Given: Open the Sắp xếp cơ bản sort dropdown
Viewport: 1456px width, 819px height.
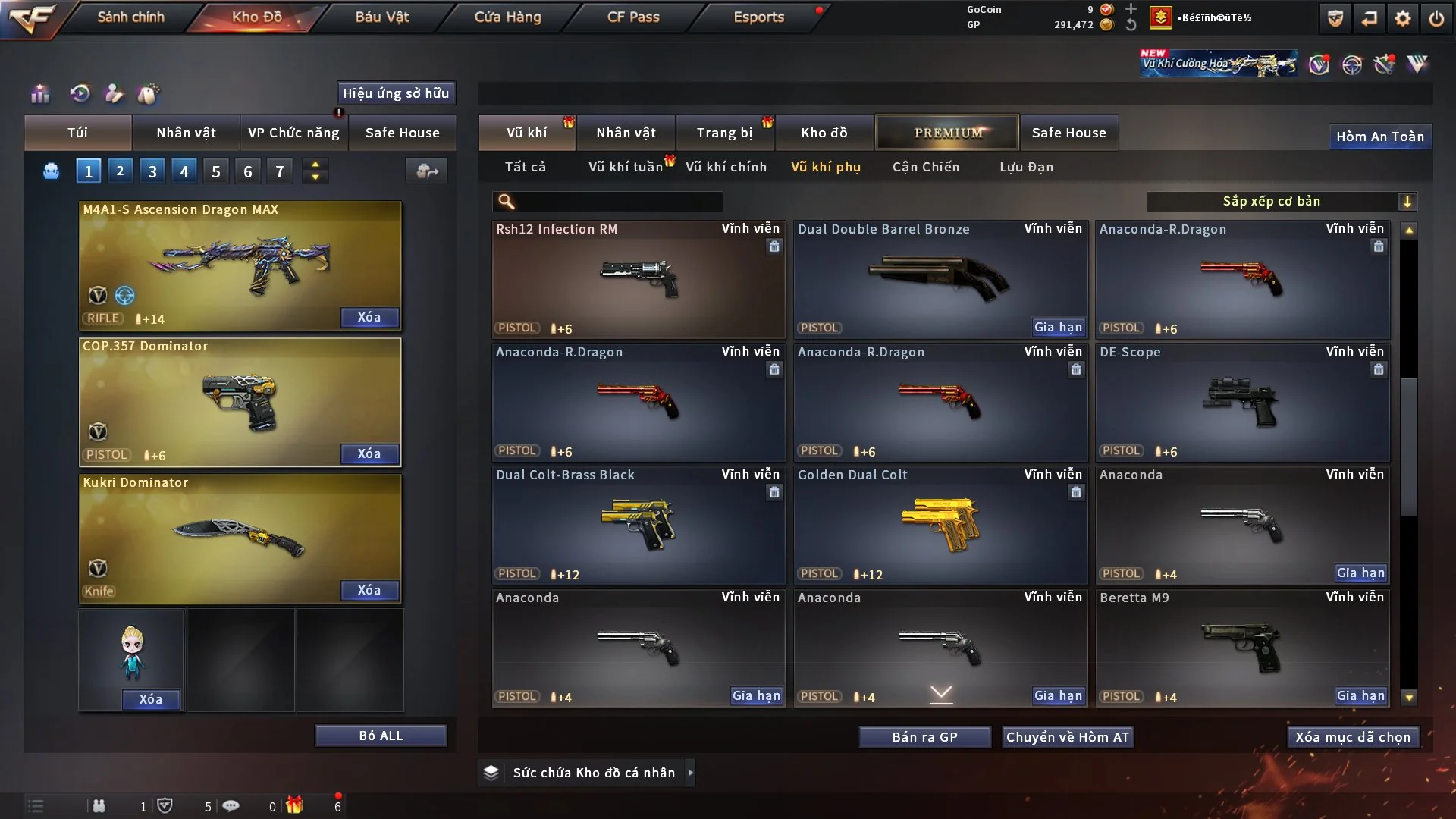Looking at the screenshot, I should click(x=1280, y=201).
